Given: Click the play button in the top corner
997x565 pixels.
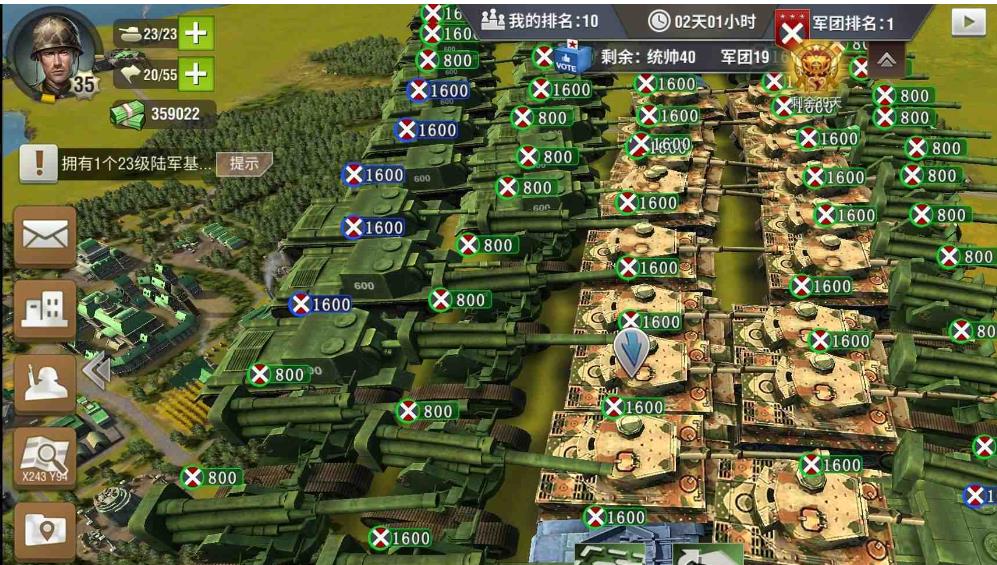Looking at the screenshot, I should [967, 22].
